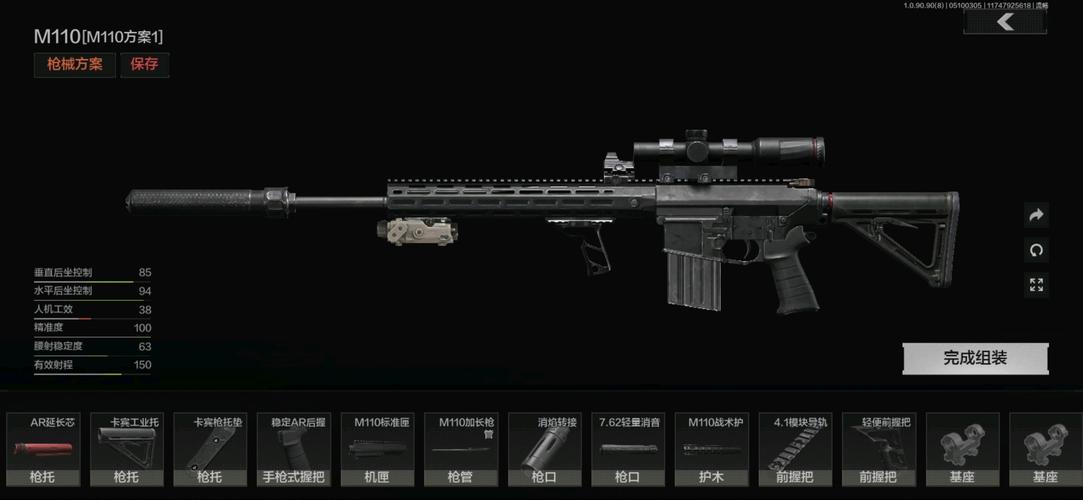
Task: Open the M110加长枪管 barrel slot
Action: (460, 450)
